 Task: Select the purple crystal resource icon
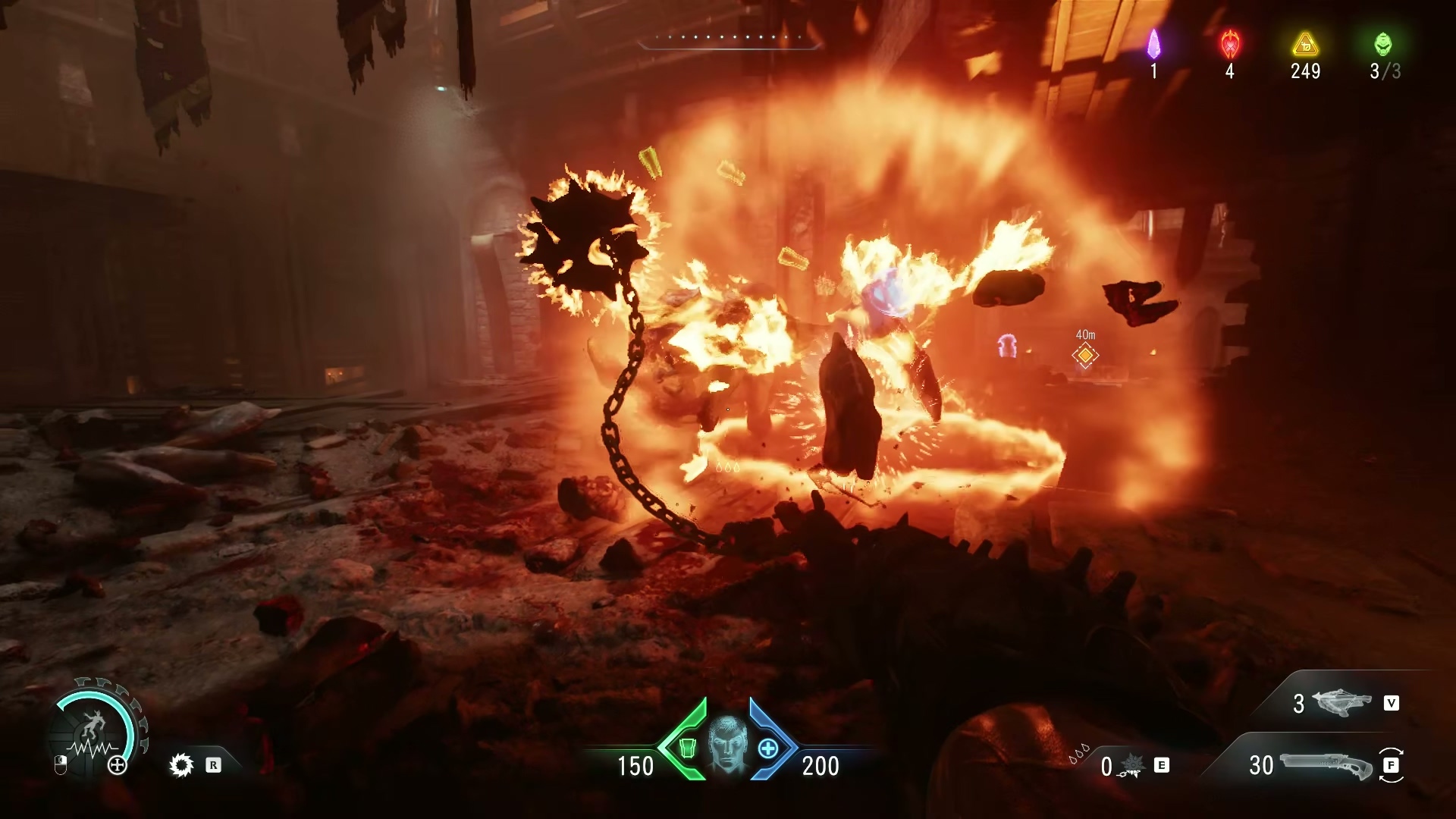pos(1153,44)
